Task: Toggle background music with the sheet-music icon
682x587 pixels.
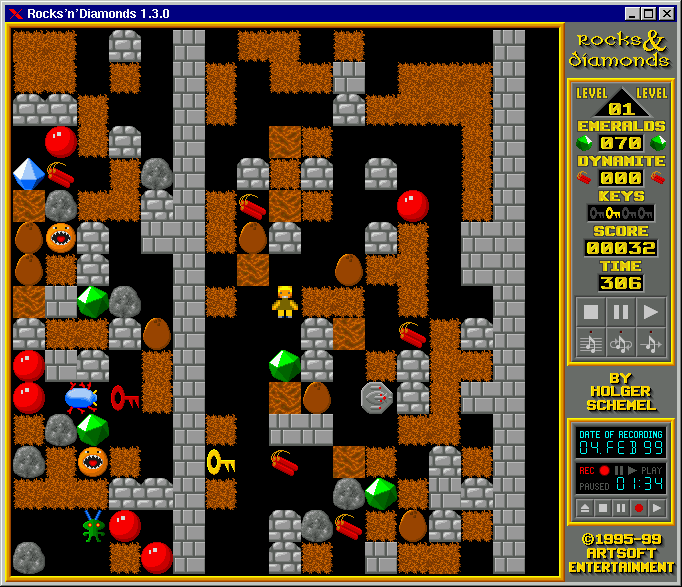Action: (591, 343)
